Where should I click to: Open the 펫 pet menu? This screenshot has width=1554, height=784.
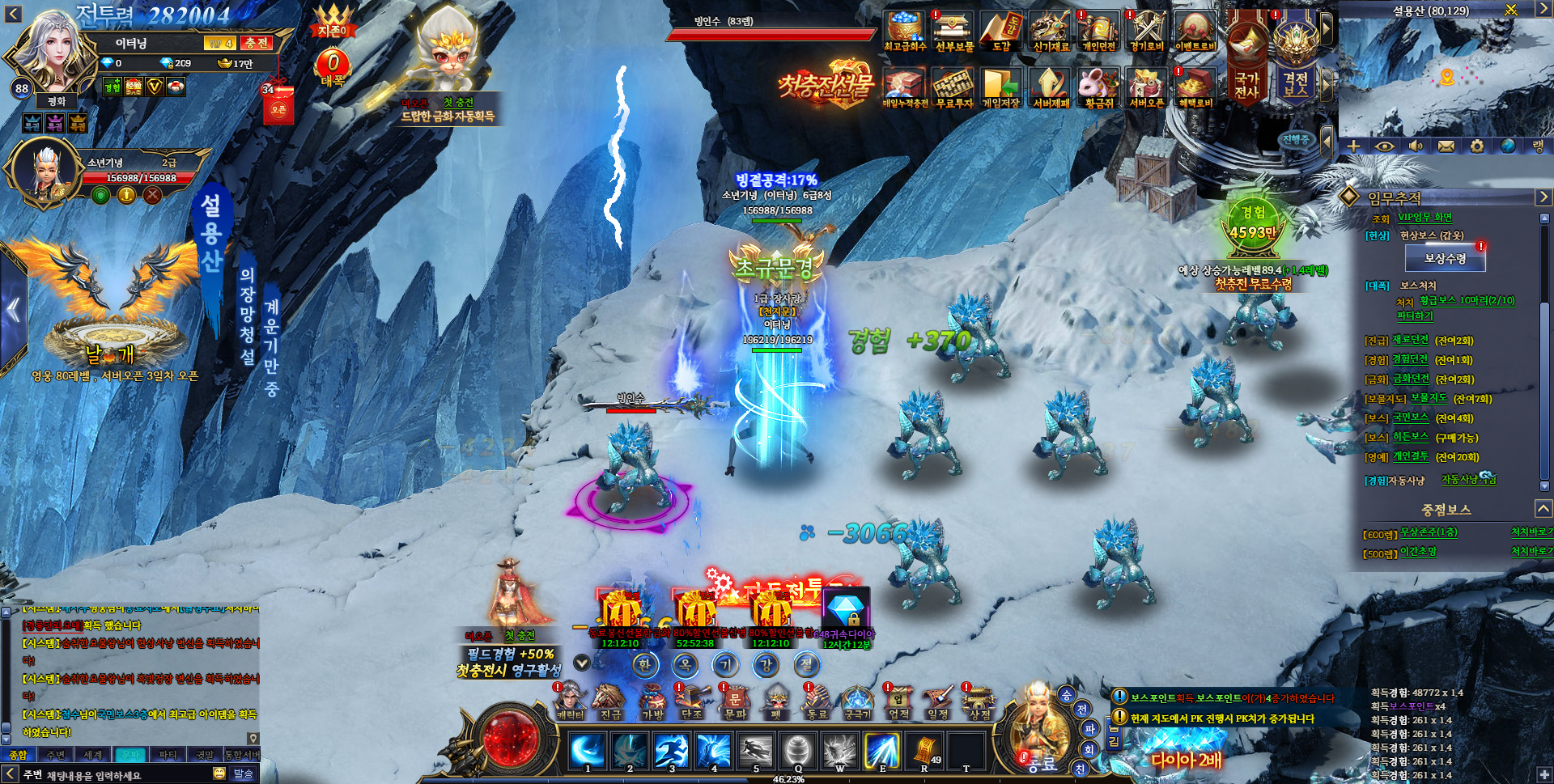point(776,701)
